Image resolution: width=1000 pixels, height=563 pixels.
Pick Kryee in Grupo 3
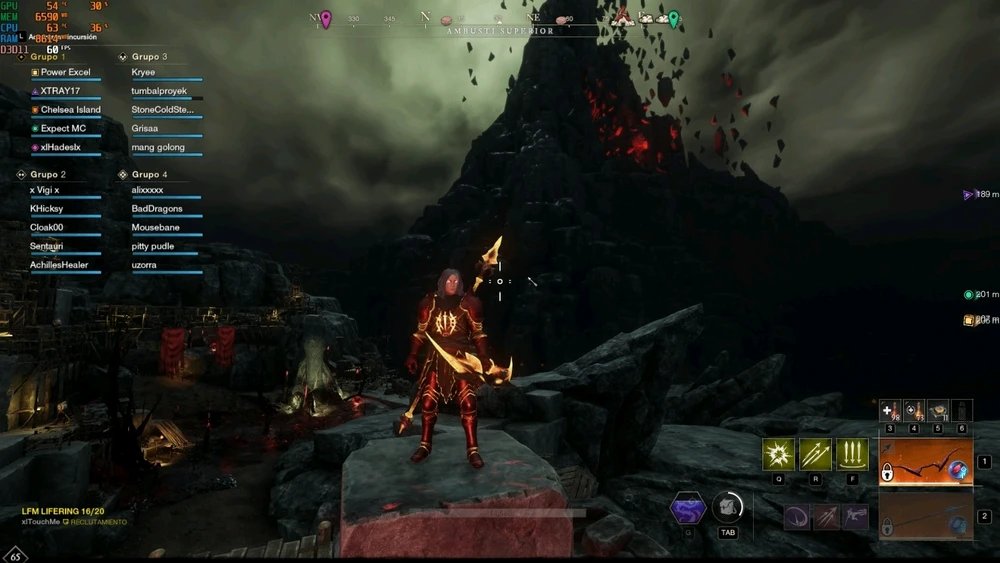click(144, 72)
